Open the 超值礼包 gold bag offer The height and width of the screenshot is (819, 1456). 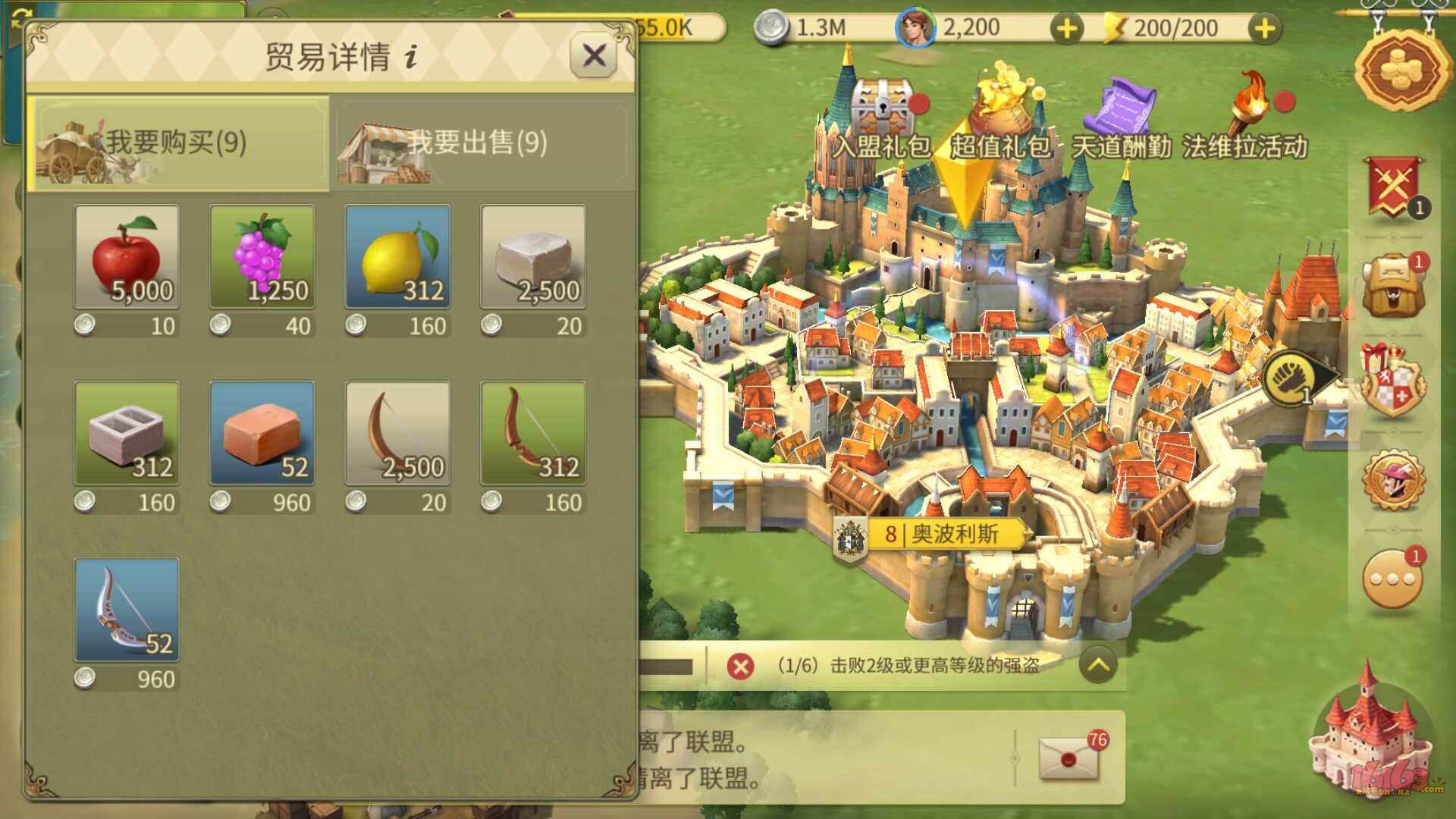click(1001, 99)
